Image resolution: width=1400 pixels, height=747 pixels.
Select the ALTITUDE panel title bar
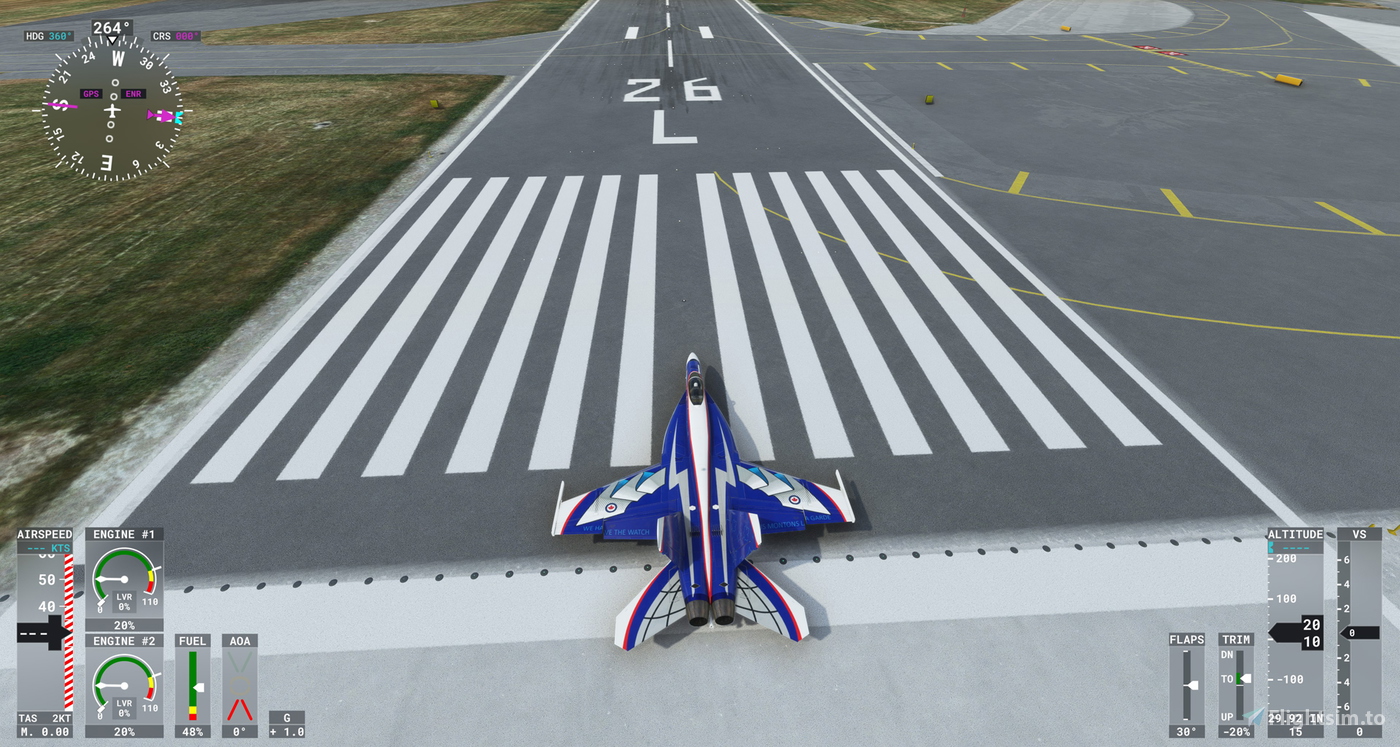tap(1294, 533)
